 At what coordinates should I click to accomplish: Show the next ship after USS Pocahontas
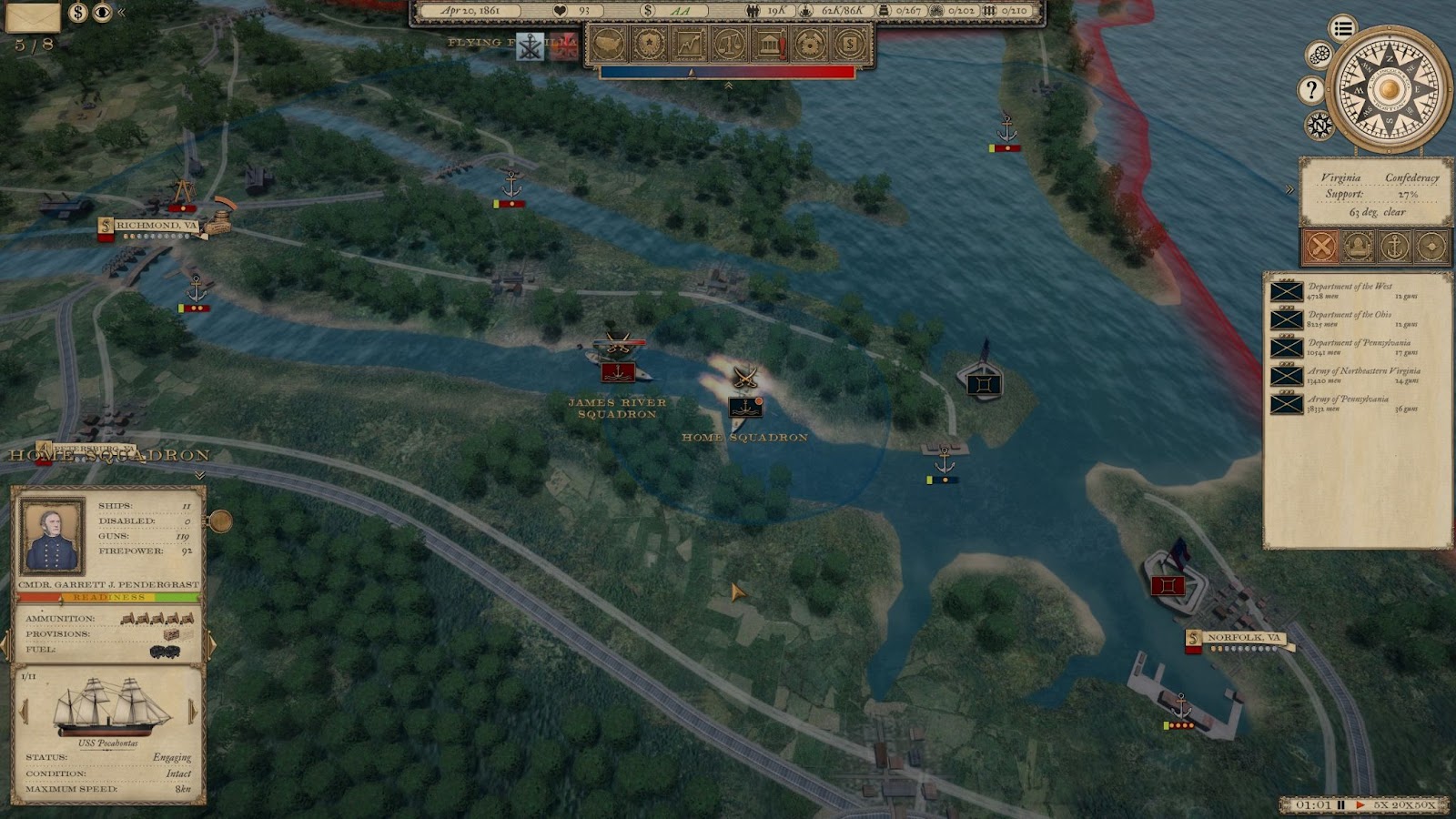coord(193,710)
